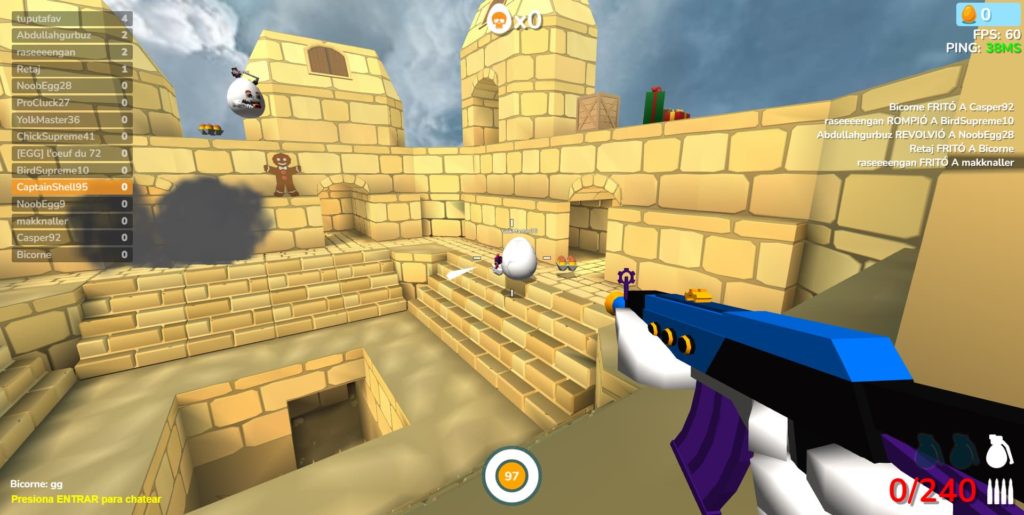
Task: Click ChickSupreme41 in the scoreboard
Action: point(72,136)
